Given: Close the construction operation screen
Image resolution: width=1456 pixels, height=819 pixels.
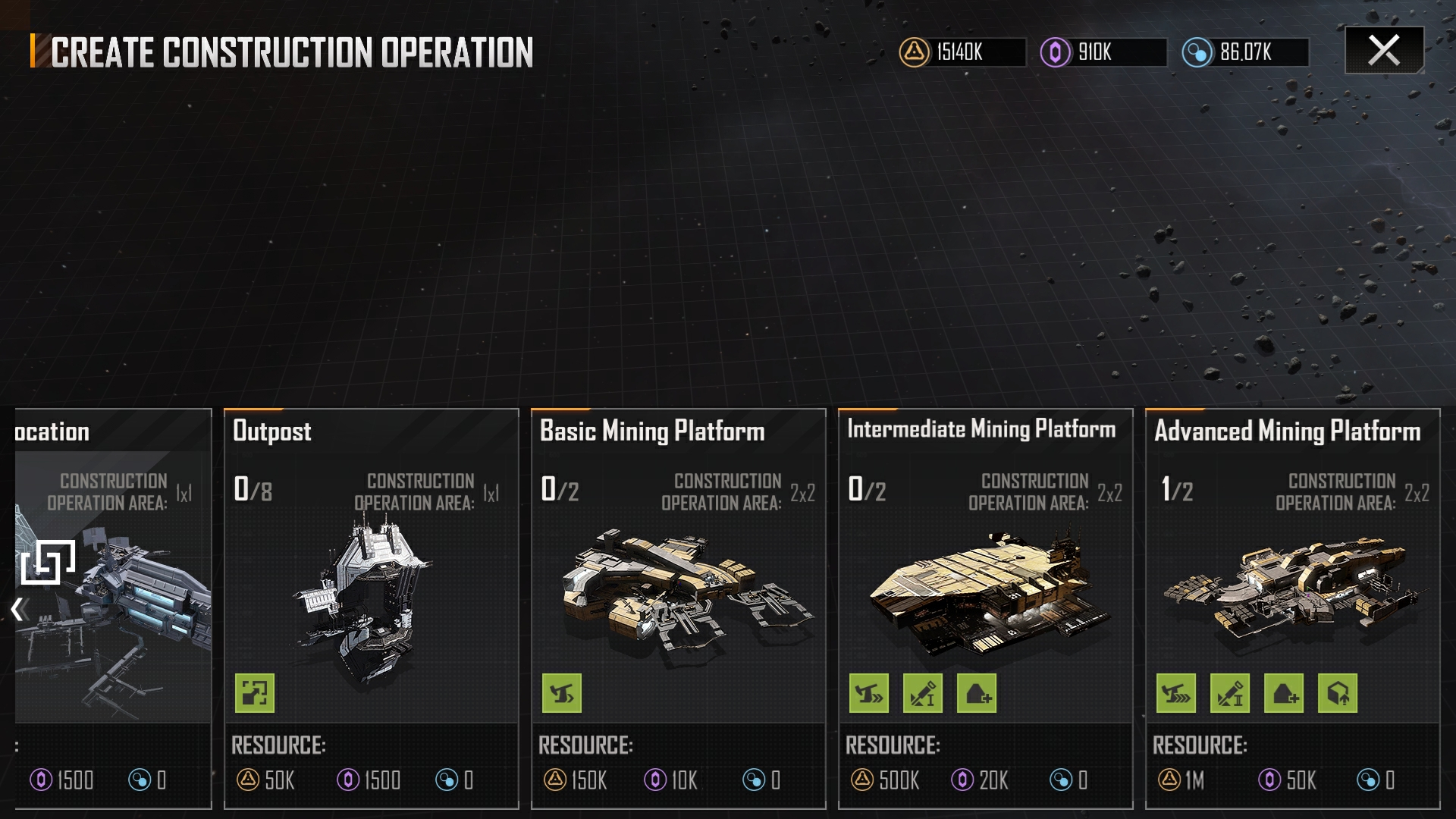Looking at the screenshot, I should point(1384,51).
